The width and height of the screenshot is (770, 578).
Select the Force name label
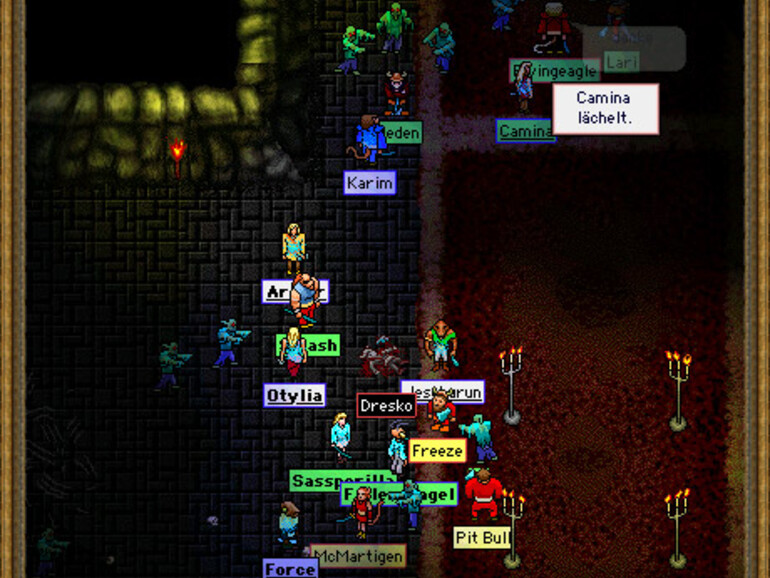pyautogui.click(x=290, y=569)
